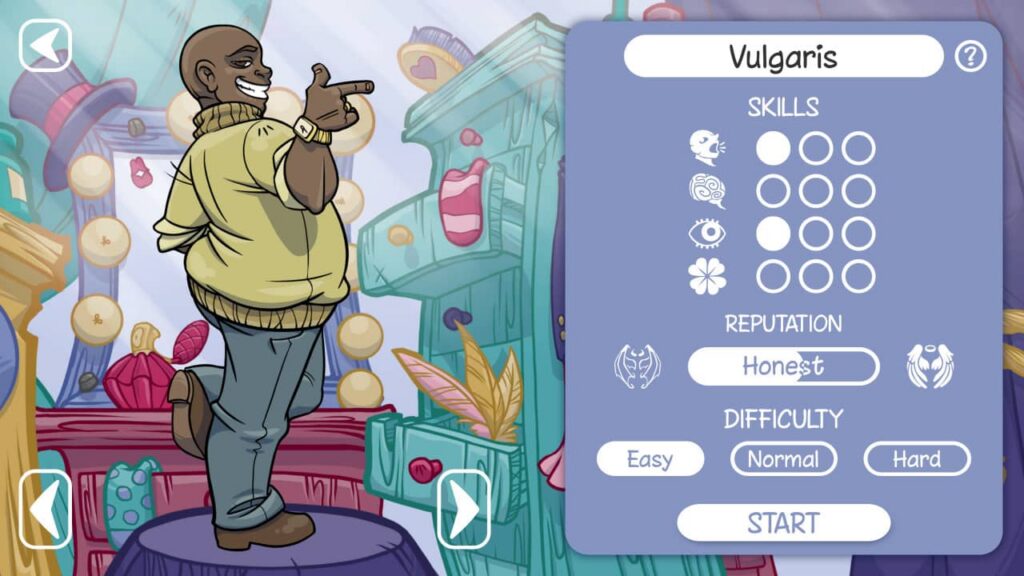Select Easy difficulty
1024x576 pixels.
pyautogui.click(x=650, y=459)
